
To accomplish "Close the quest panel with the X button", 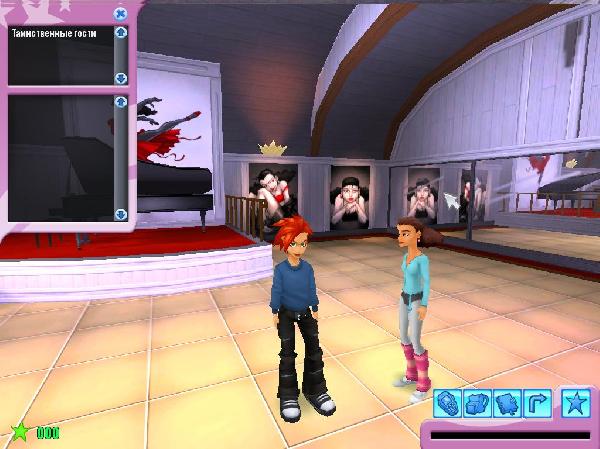I will (120, 14).
